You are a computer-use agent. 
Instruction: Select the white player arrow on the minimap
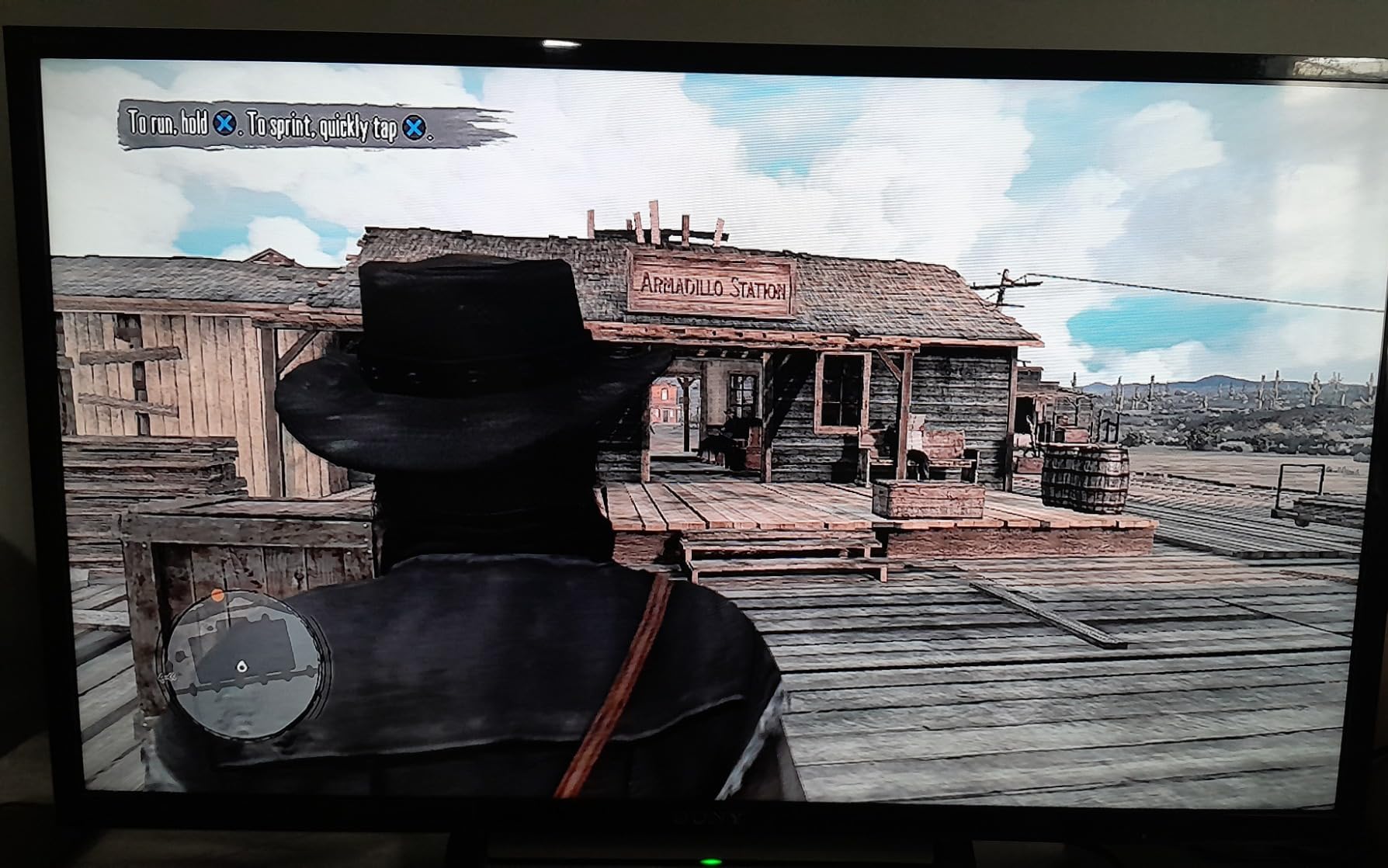(x=242, y=667)
